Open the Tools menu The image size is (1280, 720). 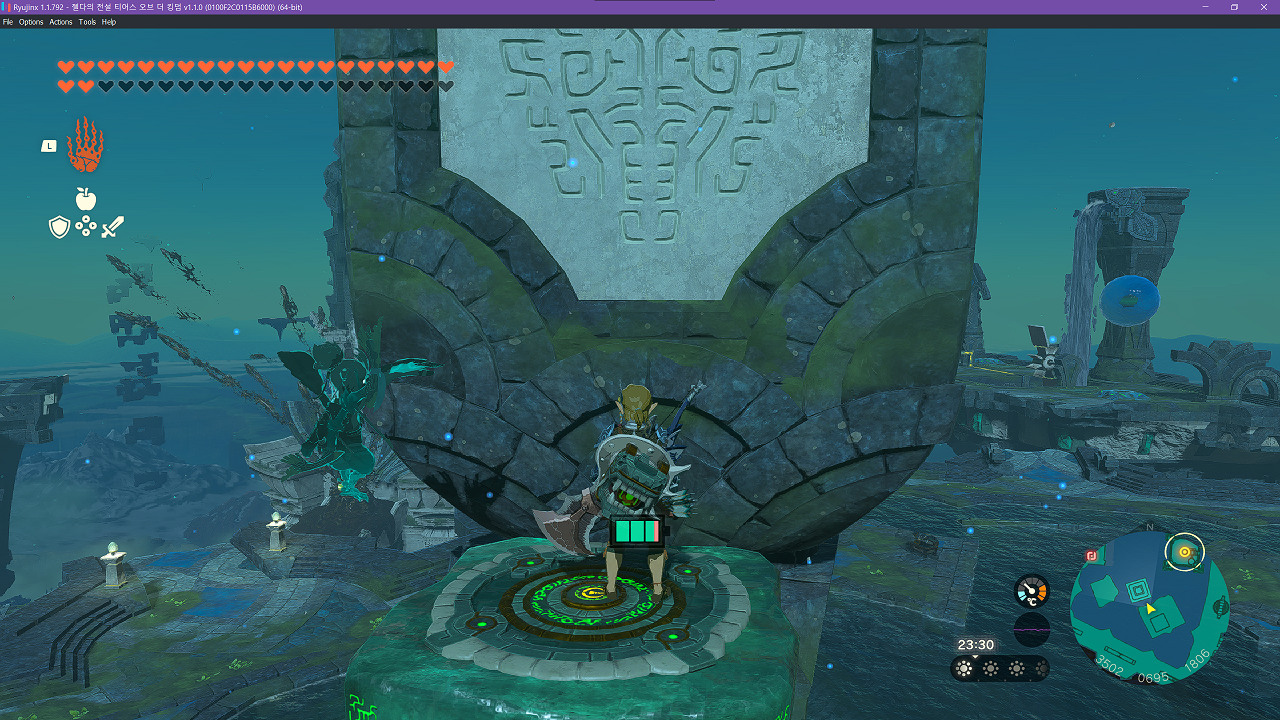87,22
